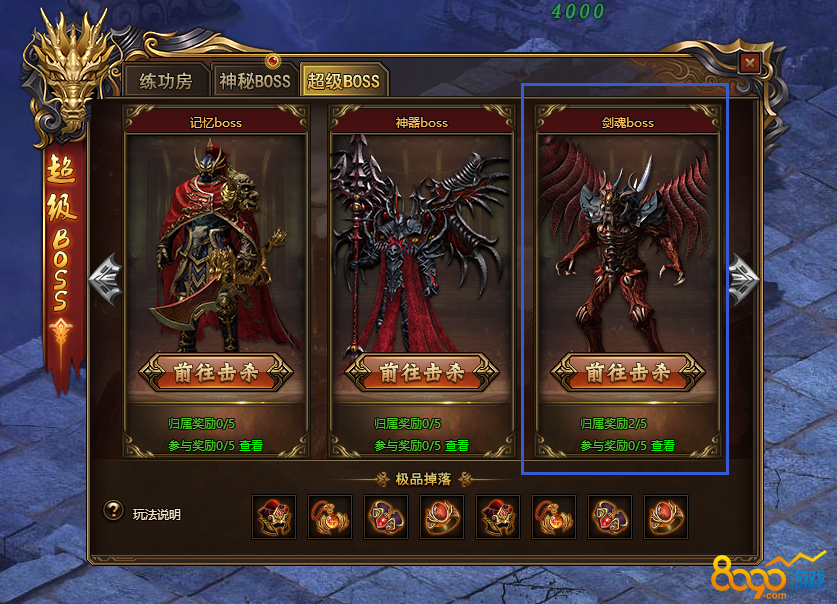View 记忆boss participation rewards via 查看
Screen dimensions: 837x604
tap(250, 446)
